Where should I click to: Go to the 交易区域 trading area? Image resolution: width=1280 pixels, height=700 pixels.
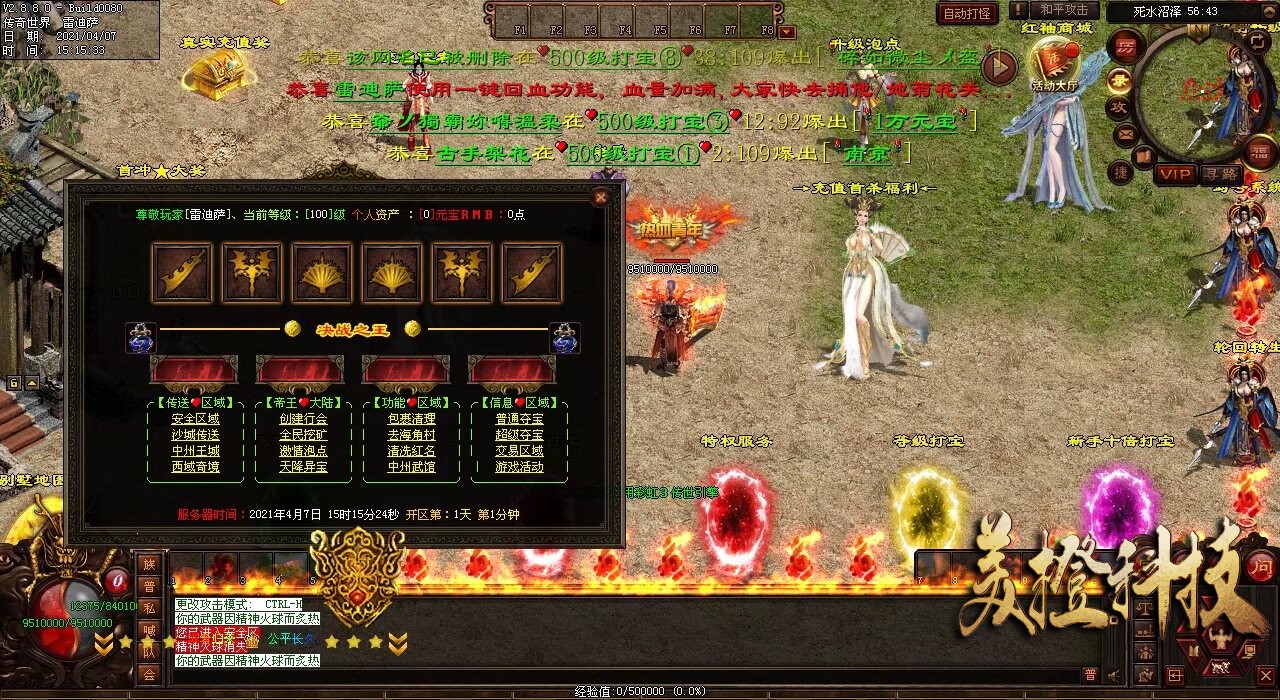click(x=519, y=451)
